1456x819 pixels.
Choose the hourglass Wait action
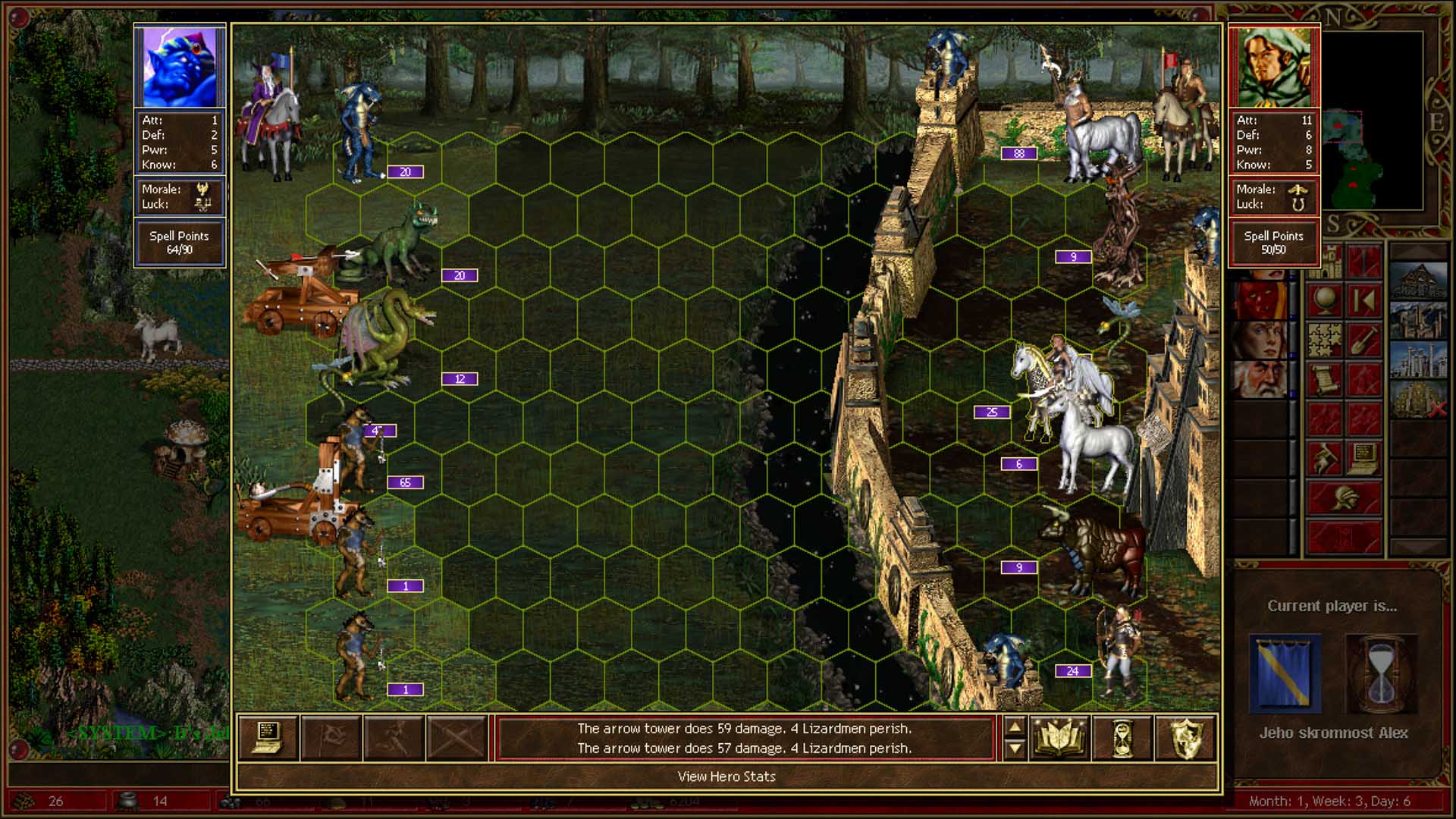tap(1122, 737)
